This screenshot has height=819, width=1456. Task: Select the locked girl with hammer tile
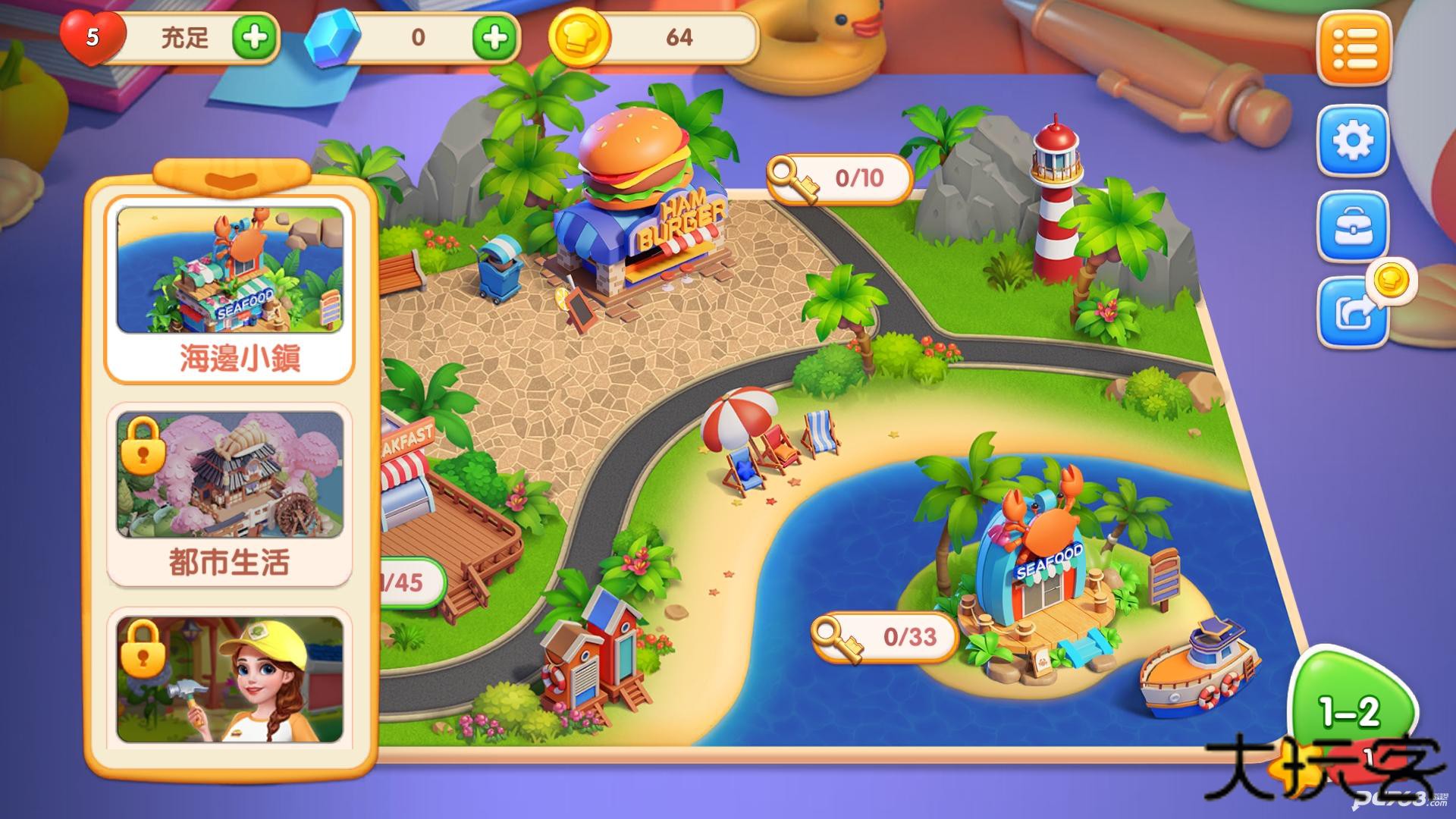230,680
